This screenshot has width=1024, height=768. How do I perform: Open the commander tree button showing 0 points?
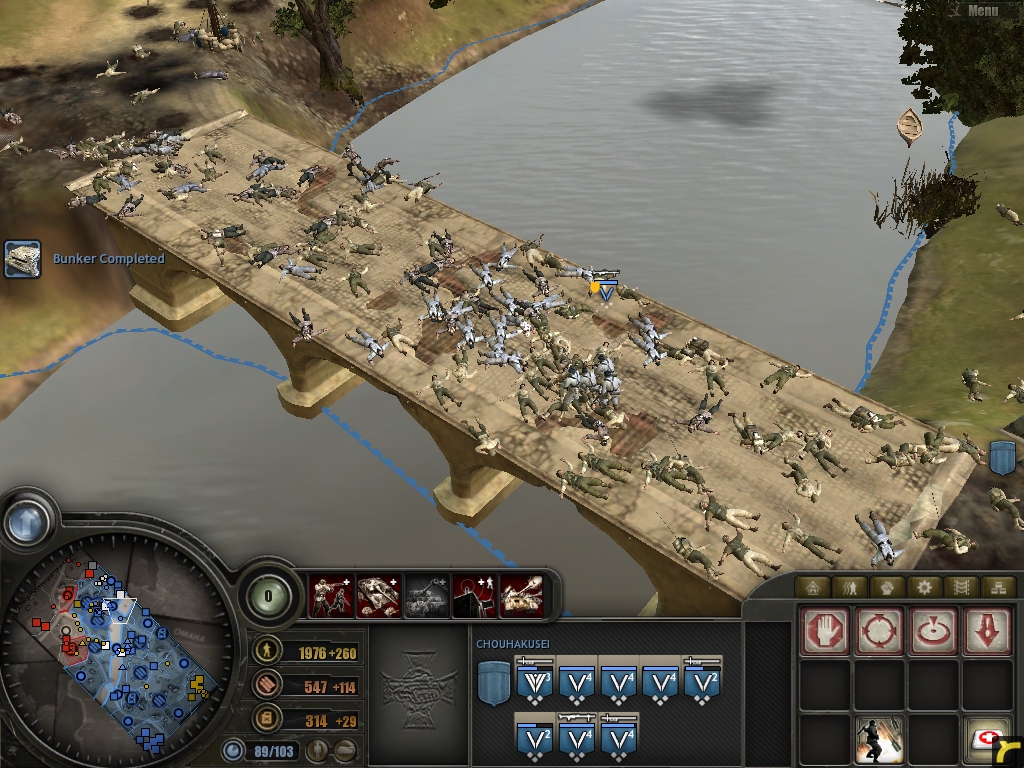point(268,596)
